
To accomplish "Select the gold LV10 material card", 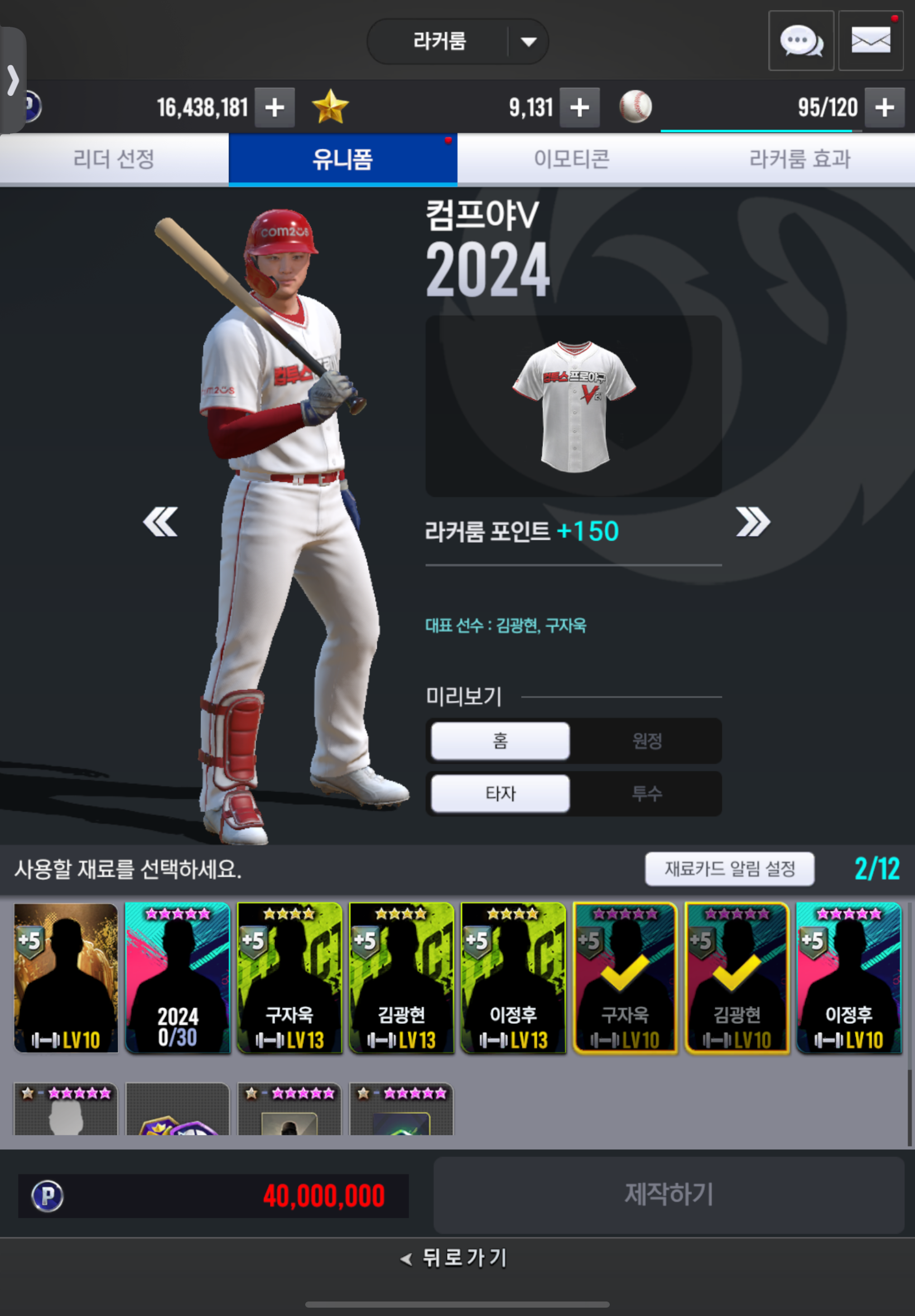I will [66, 978].
